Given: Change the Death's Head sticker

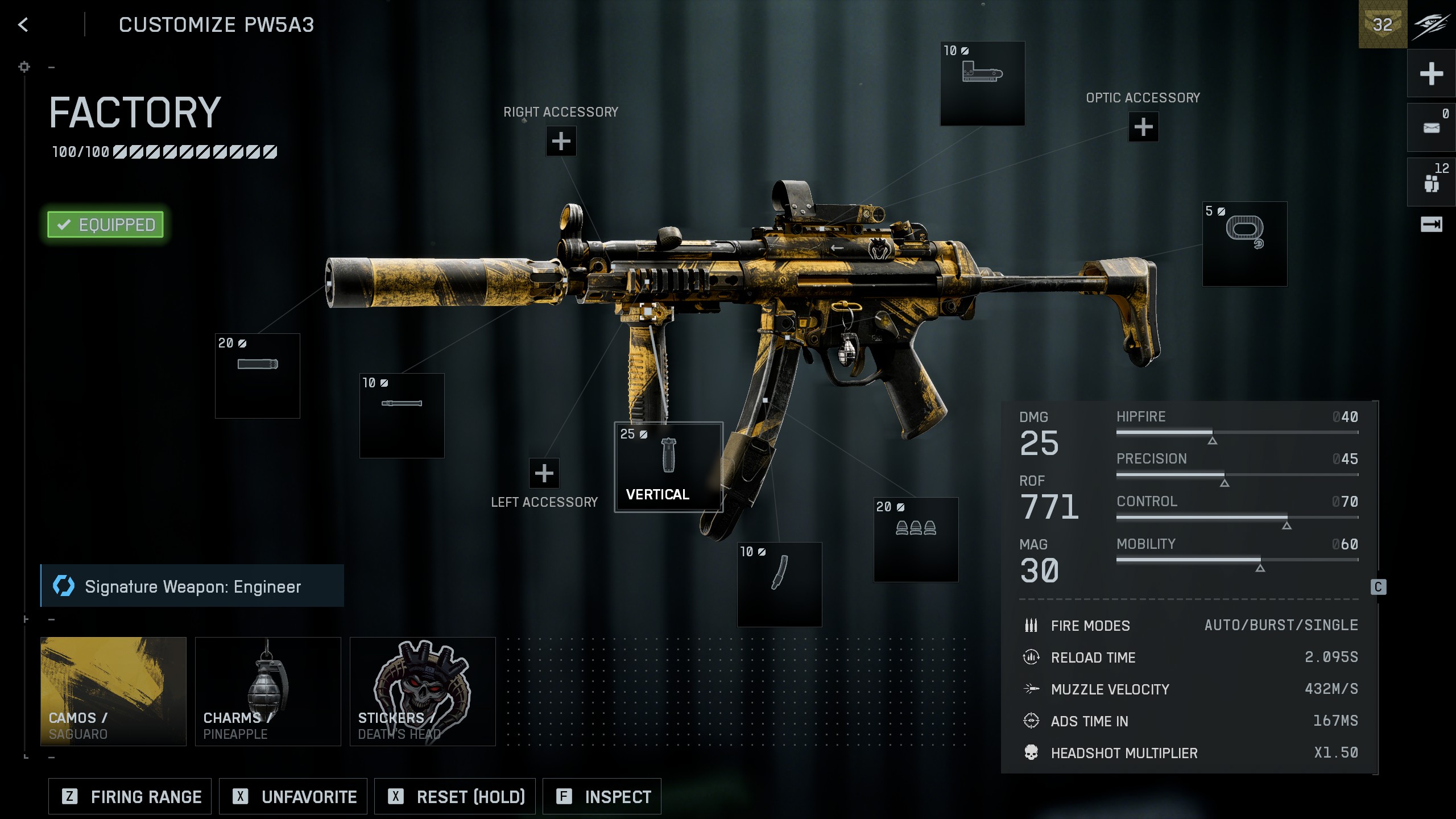Looking at the screenshot, I should click(x=423, y=691).
